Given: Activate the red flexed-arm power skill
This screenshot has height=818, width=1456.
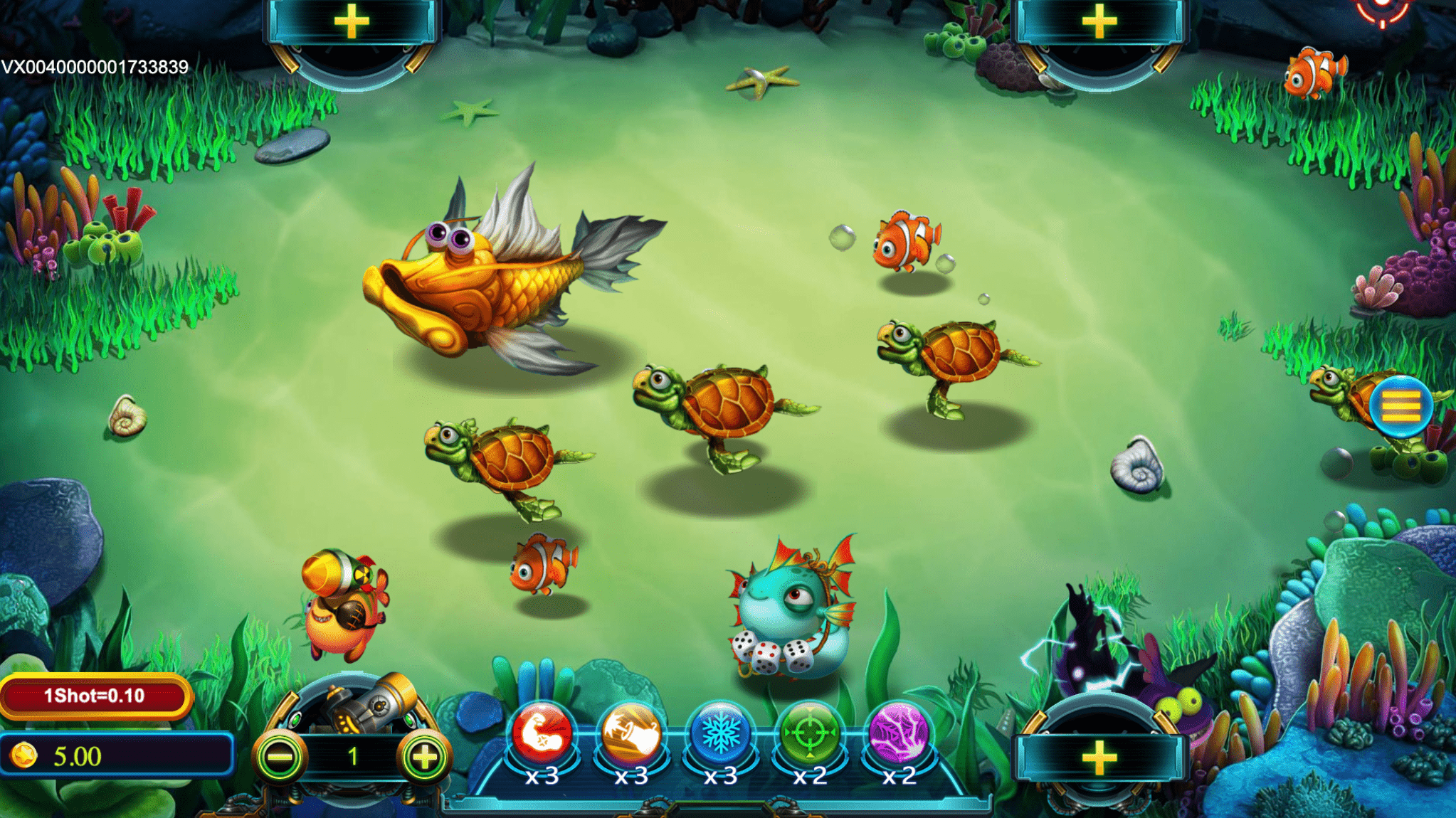Looking at the screenshot, I should point(542,733).
